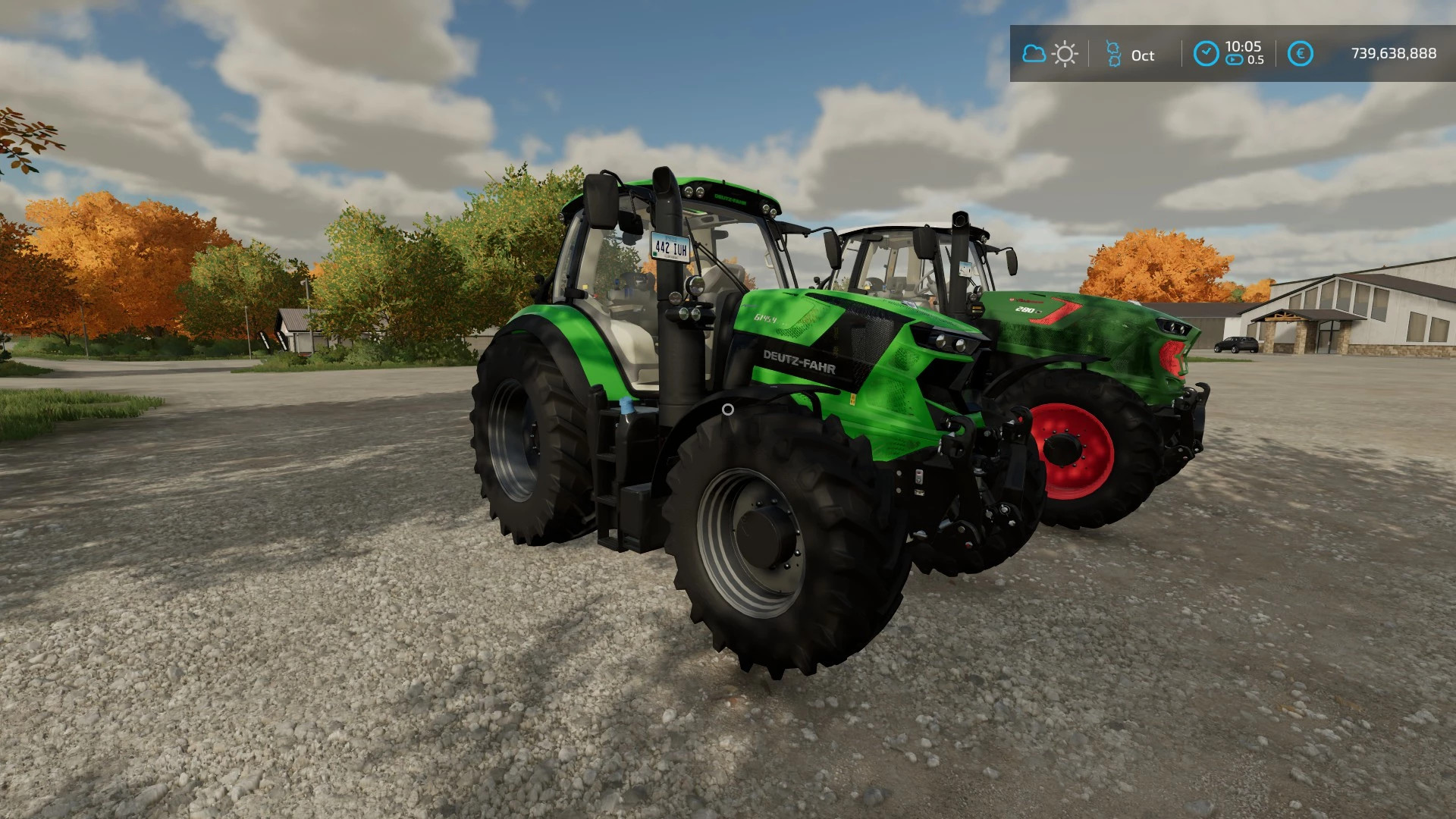This screenshot has height=819, width=1456.
Task: Click the Deutz-Fahr logo on the hood
Action: 799,364
